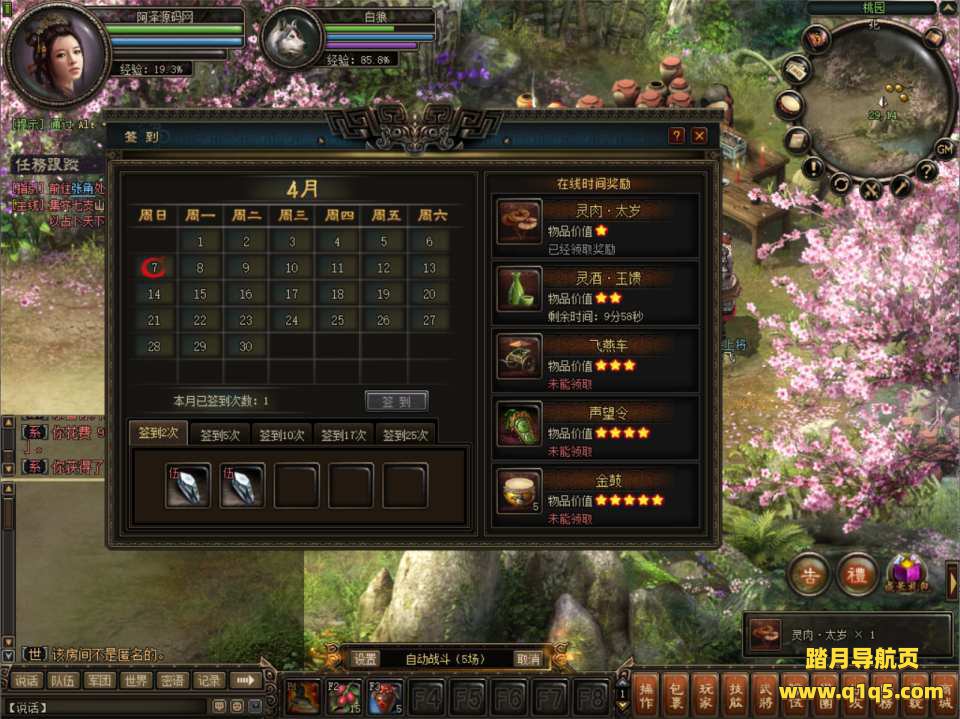This screenshot has height=719, width=960.
Task: Switch to the 签到5次 reward tab
Action: [x=219, y=435]
